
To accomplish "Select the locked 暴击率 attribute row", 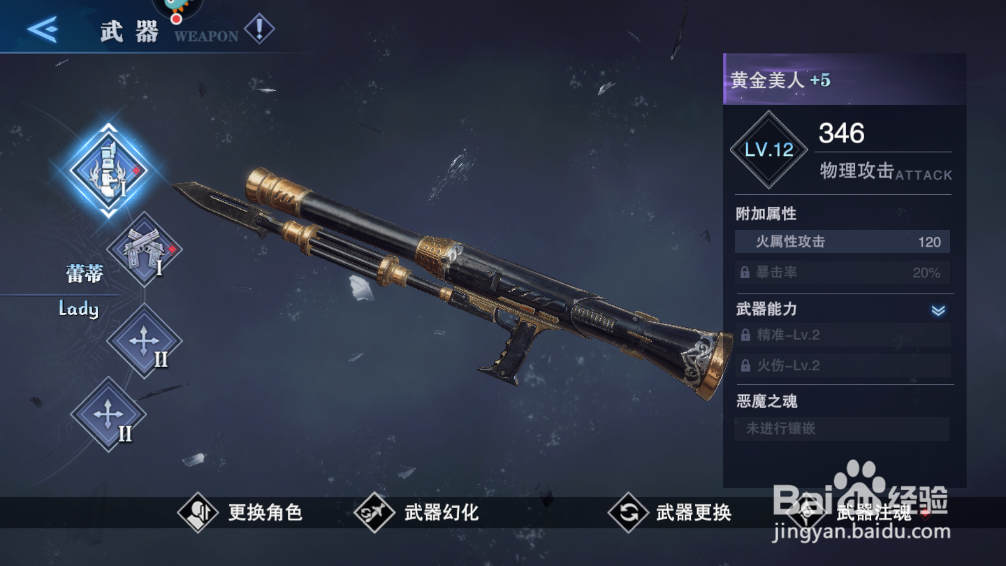I will [x=842, y=272].
